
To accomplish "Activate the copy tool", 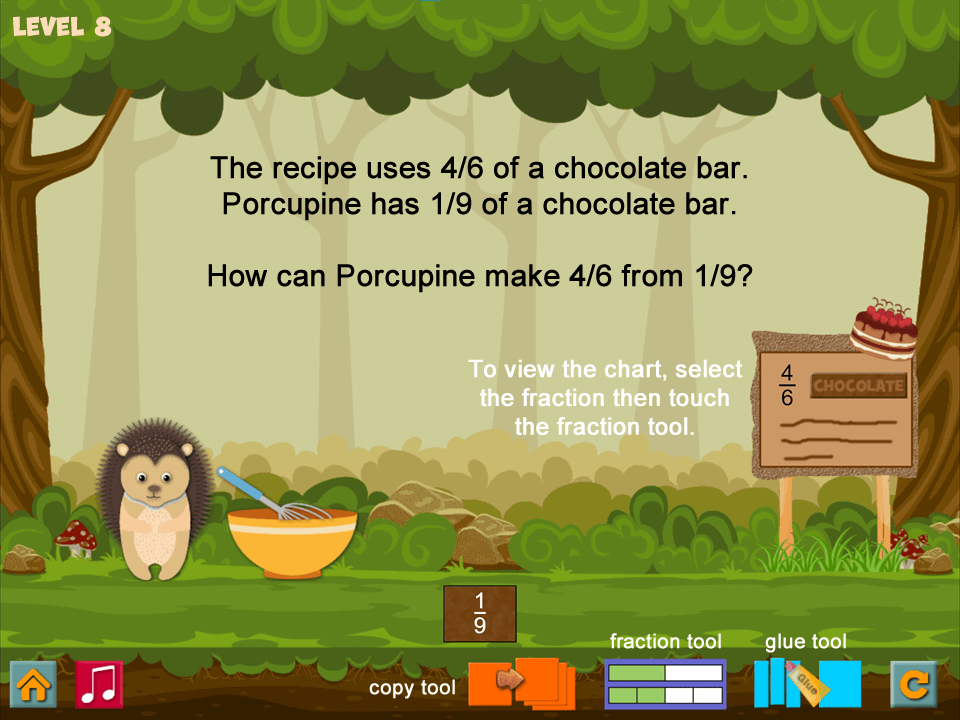I will (521, 683).
